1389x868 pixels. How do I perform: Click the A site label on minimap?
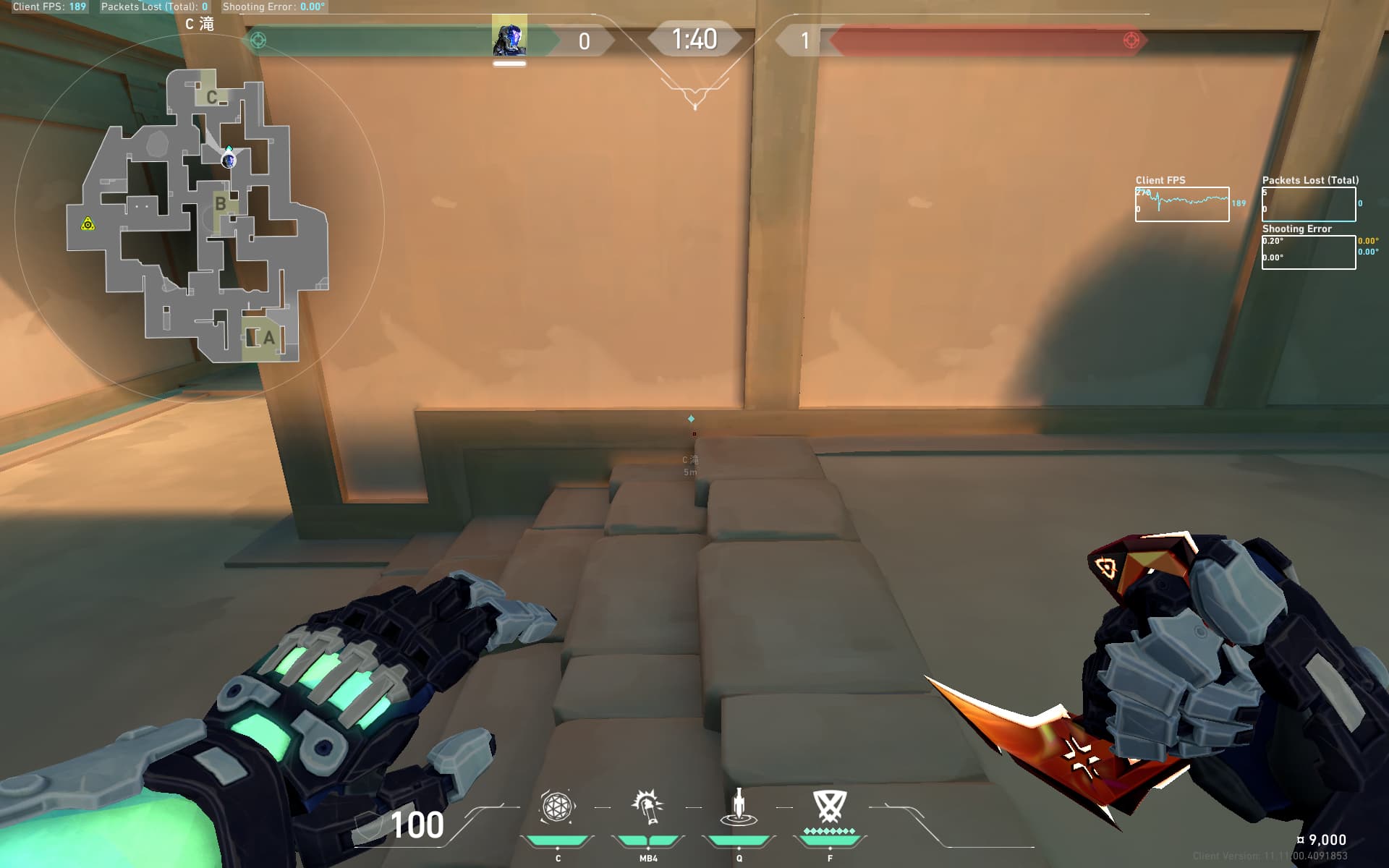[x=268, y=338]
